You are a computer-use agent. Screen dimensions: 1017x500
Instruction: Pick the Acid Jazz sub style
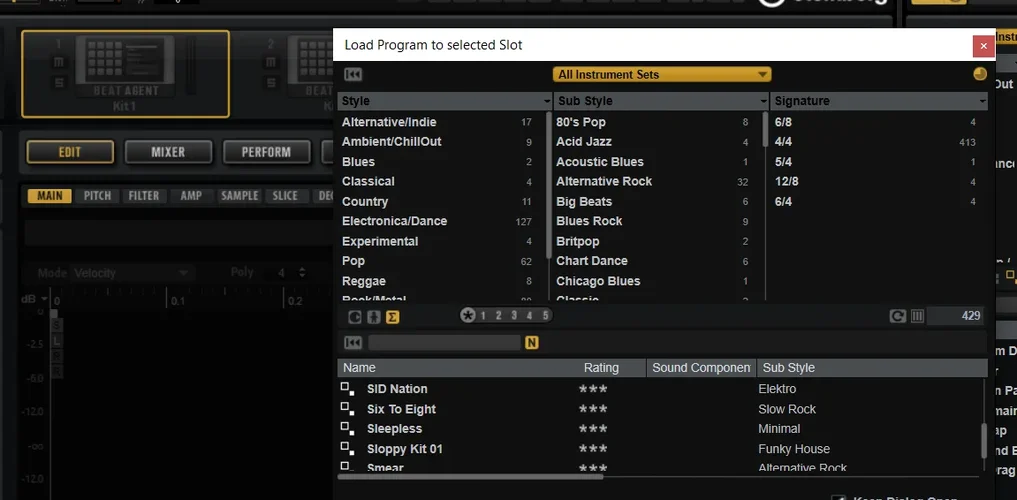pos(584,142)
